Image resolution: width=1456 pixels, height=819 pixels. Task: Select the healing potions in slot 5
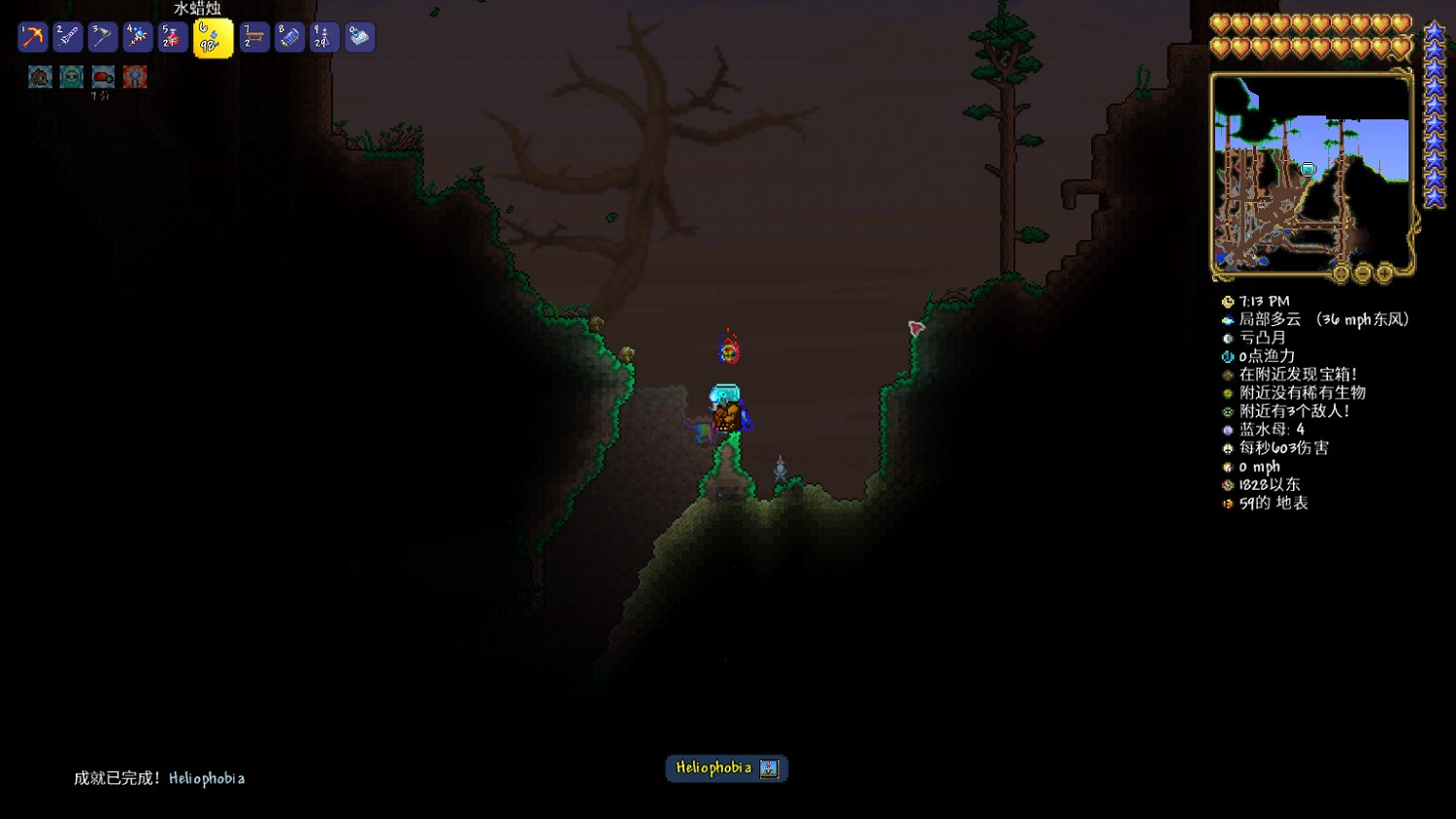pyautogui.click(x=171, y=36)
